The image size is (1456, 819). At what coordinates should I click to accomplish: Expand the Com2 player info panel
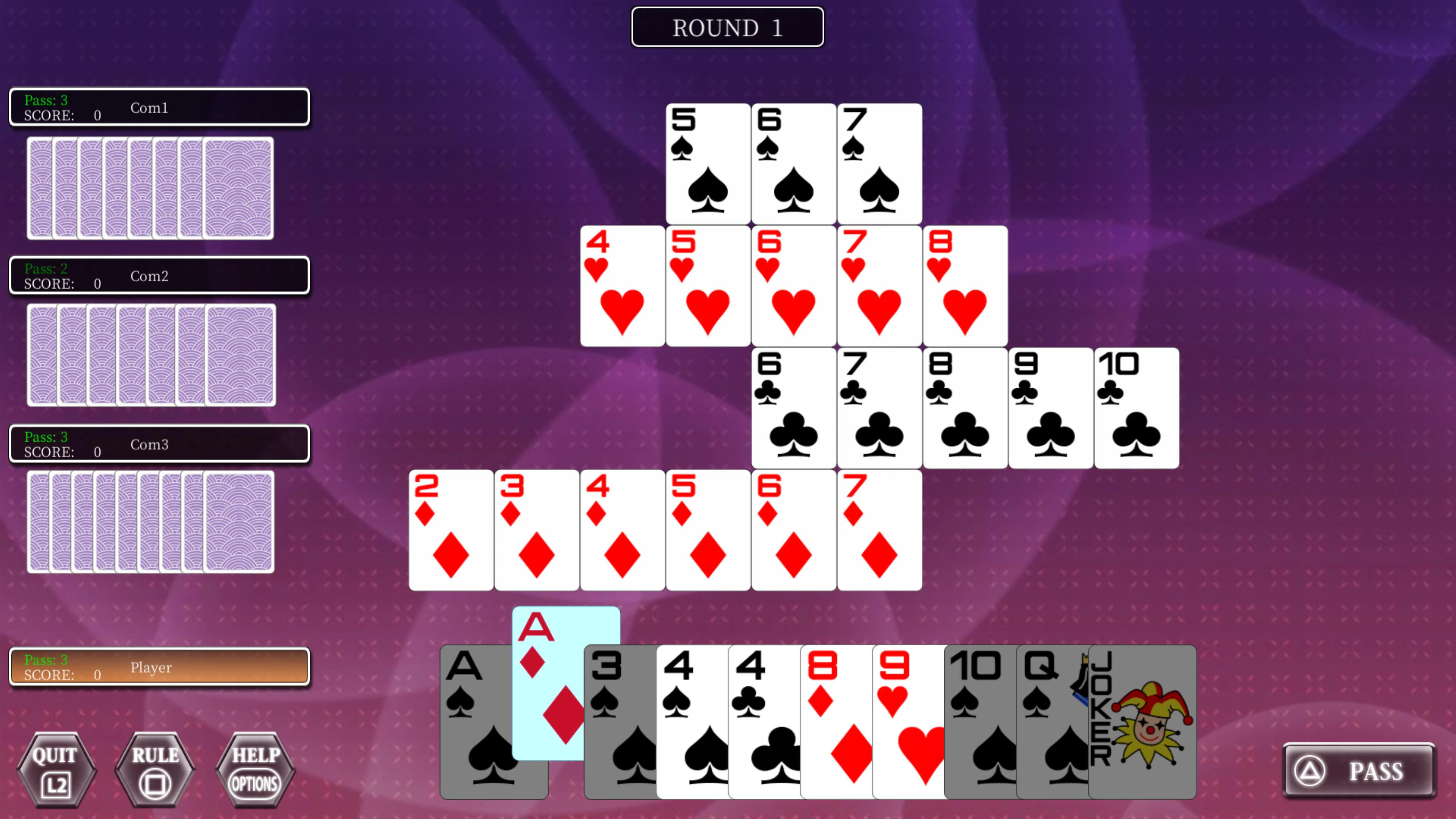[159, 276]
